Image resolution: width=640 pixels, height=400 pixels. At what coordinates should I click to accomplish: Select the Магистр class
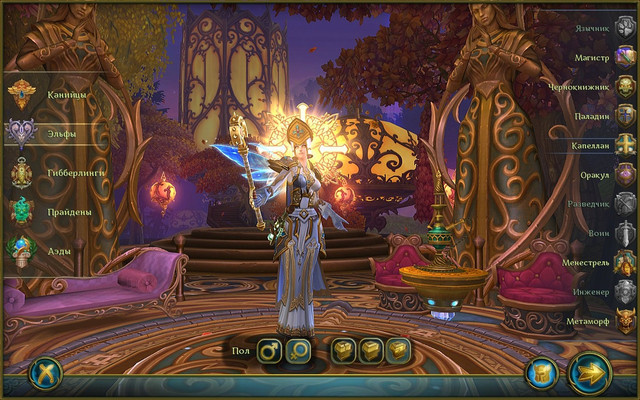[625, 58]
